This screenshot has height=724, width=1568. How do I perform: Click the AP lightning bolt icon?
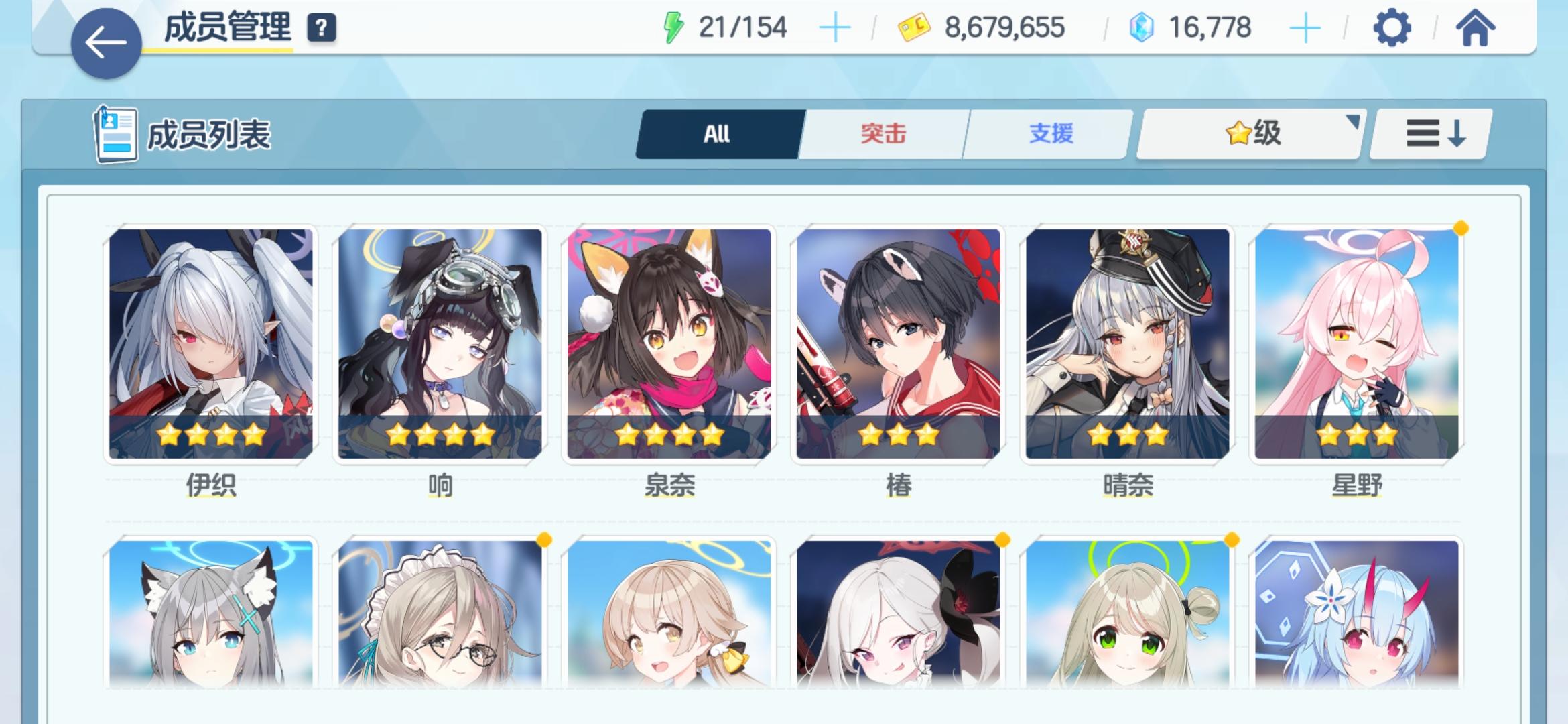(672, 27)
